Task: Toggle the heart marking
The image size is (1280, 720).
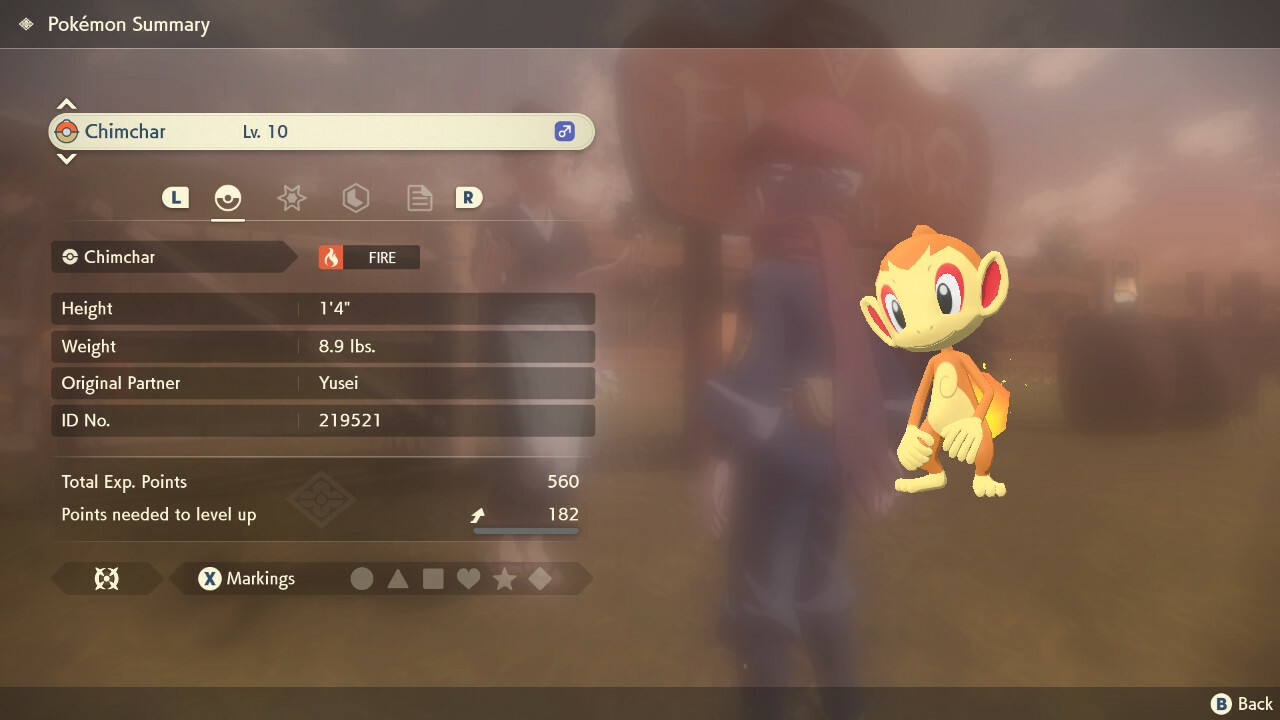Action: [x=468, y=578]
